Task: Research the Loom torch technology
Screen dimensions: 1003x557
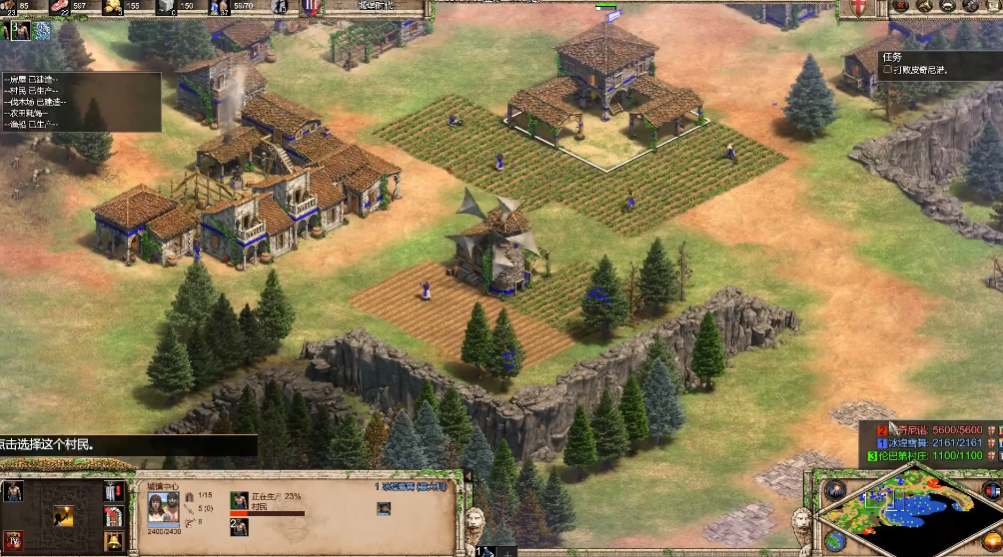Action: coord(62,516)
